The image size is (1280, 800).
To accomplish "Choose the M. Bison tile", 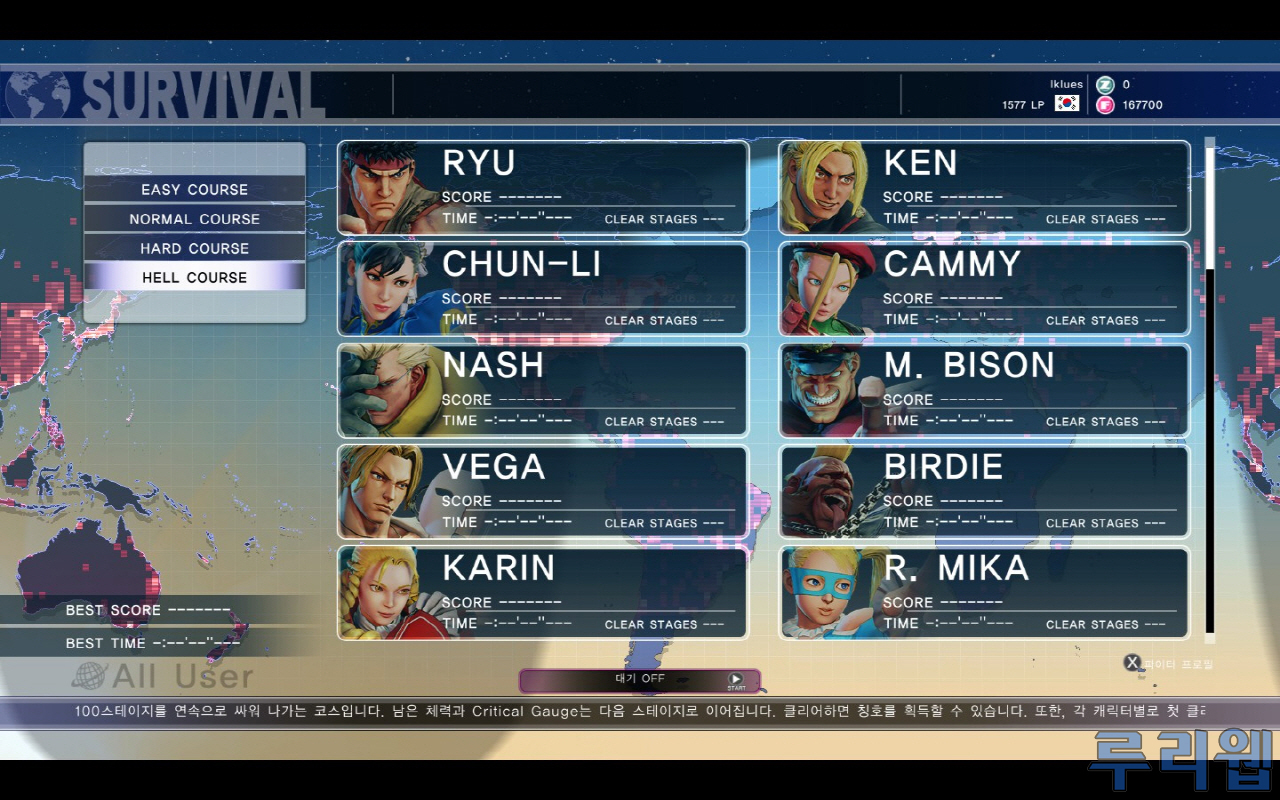I will pyautogui.click(x=984, y=391).
